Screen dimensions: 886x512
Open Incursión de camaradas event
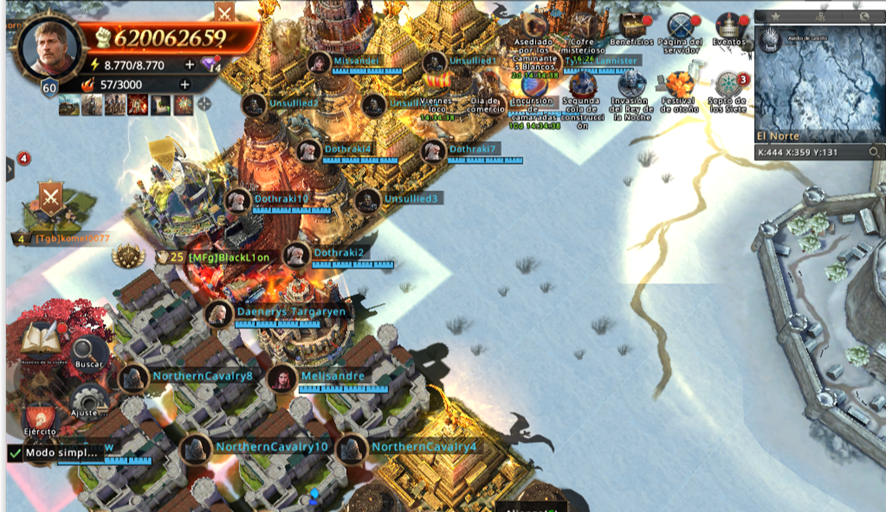pos(534,85)
